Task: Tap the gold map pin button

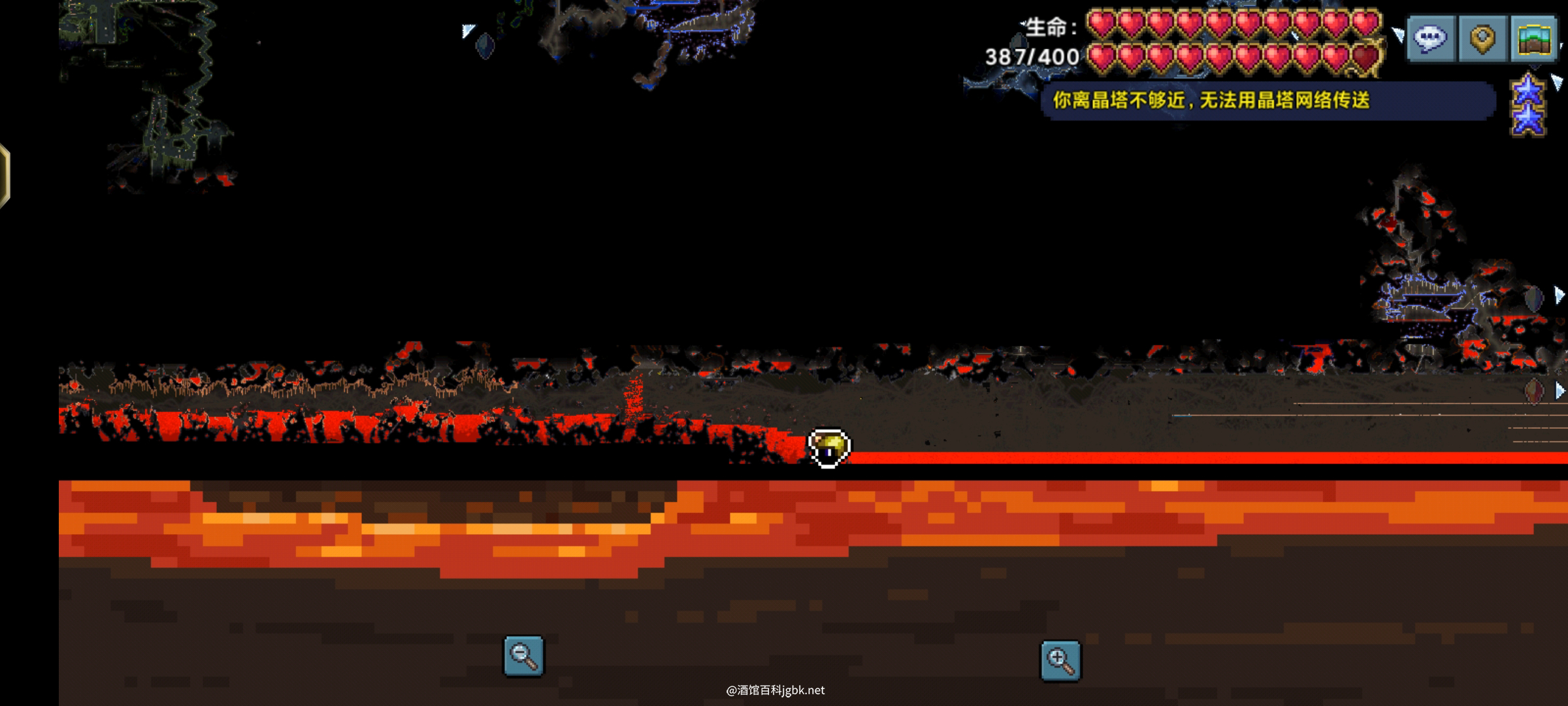Action: pyautogui.click(x=1483, y=39)
